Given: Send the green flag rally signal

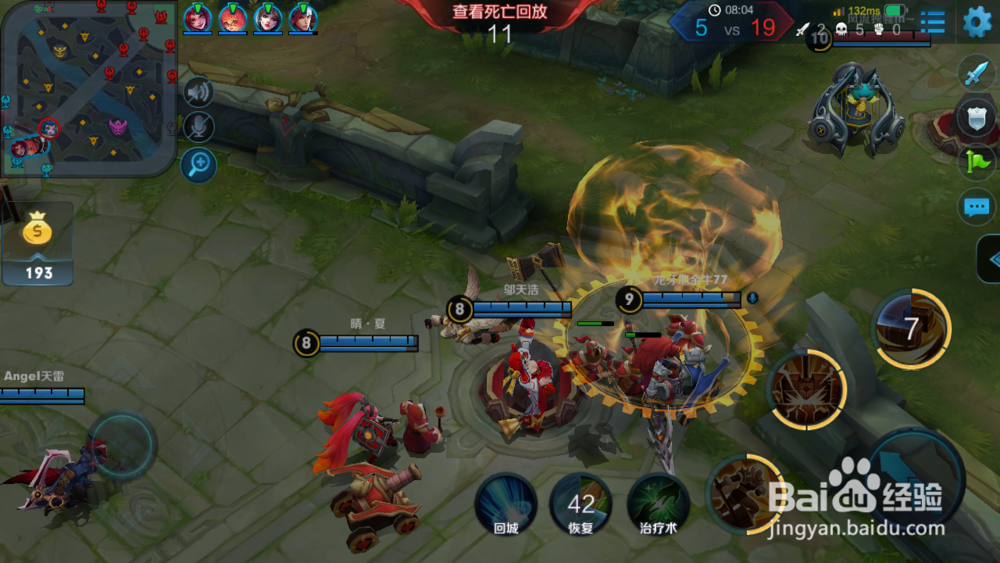Looking at the screenshot, I should tap(976, 162).
